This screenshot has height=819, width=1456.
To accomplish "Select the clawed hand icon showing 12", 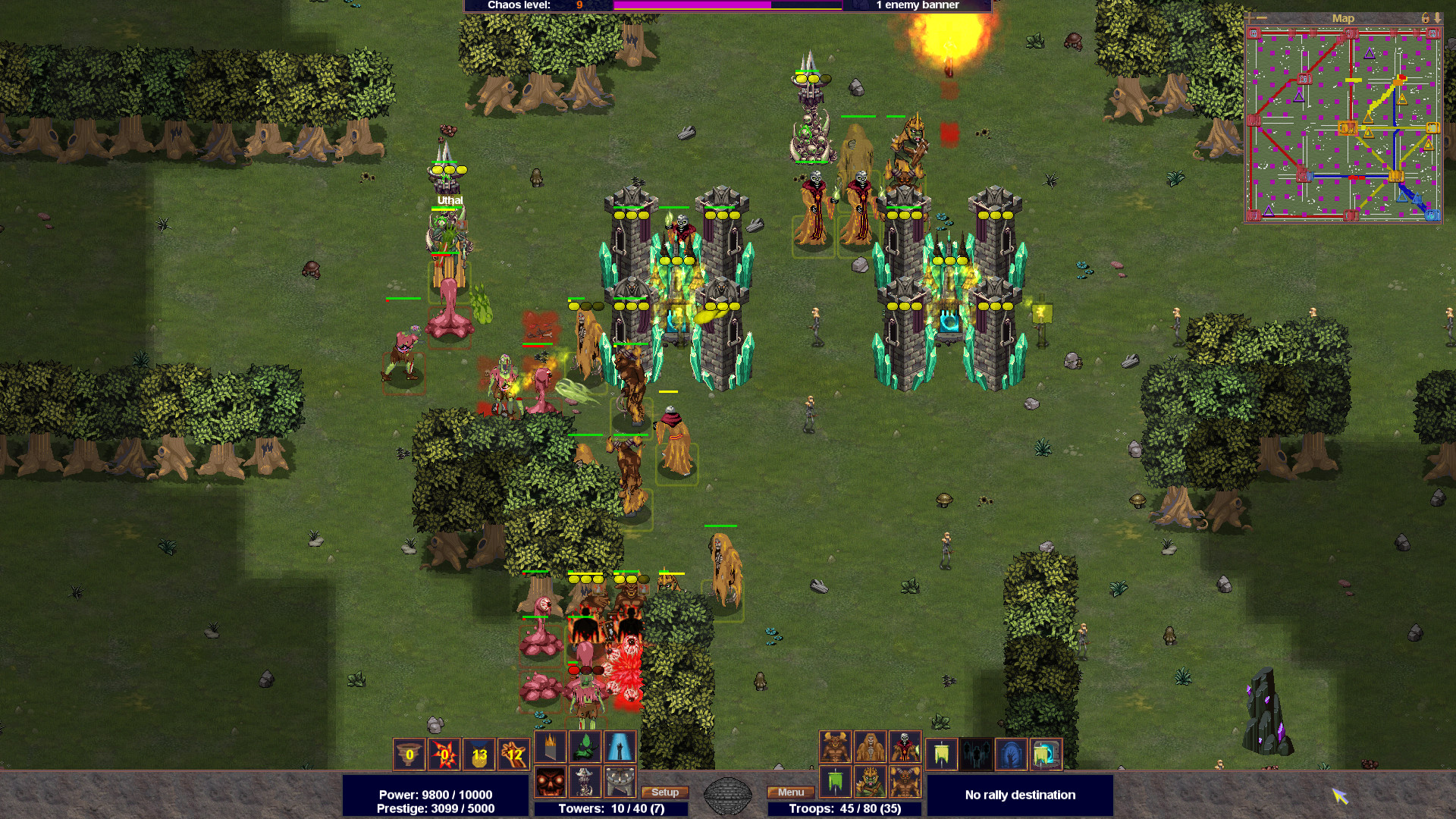I will 515,755.
